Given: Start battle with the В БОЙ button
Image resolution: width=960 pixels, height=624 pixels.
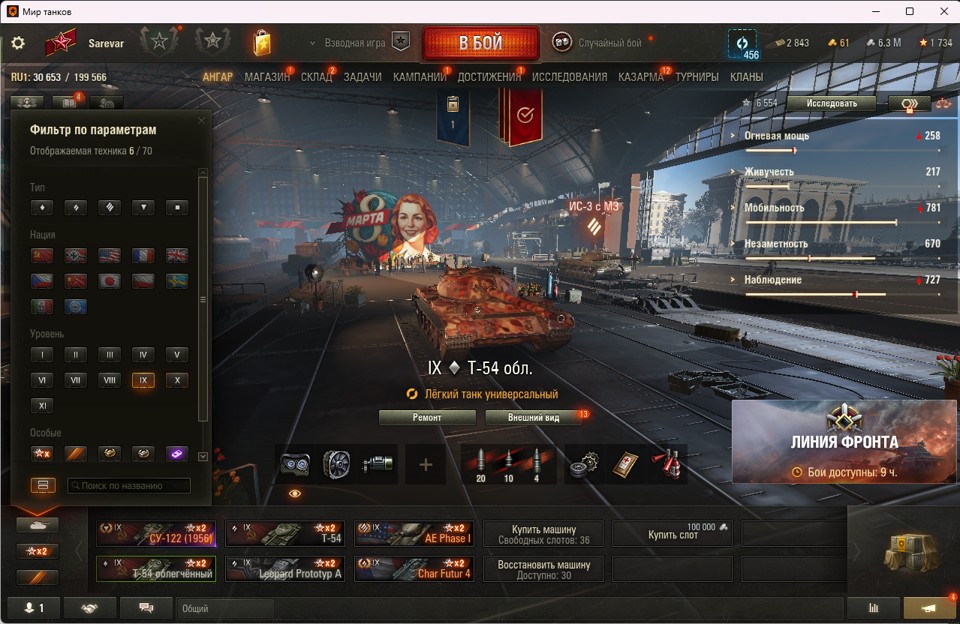Looking at the screenshot, I should pyautogui.click(x=480, y=44).
